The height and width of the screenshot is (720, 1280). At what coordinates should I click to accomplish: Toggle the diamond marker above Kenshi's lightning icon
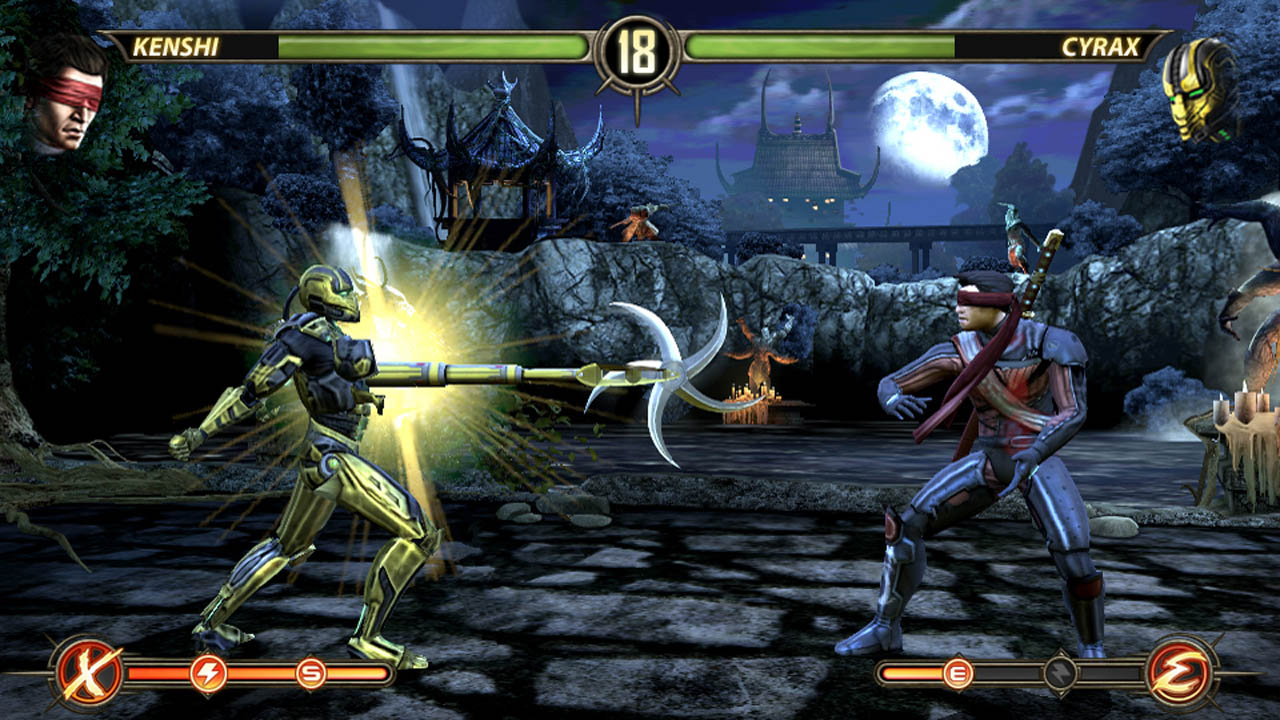pos(207,650)
